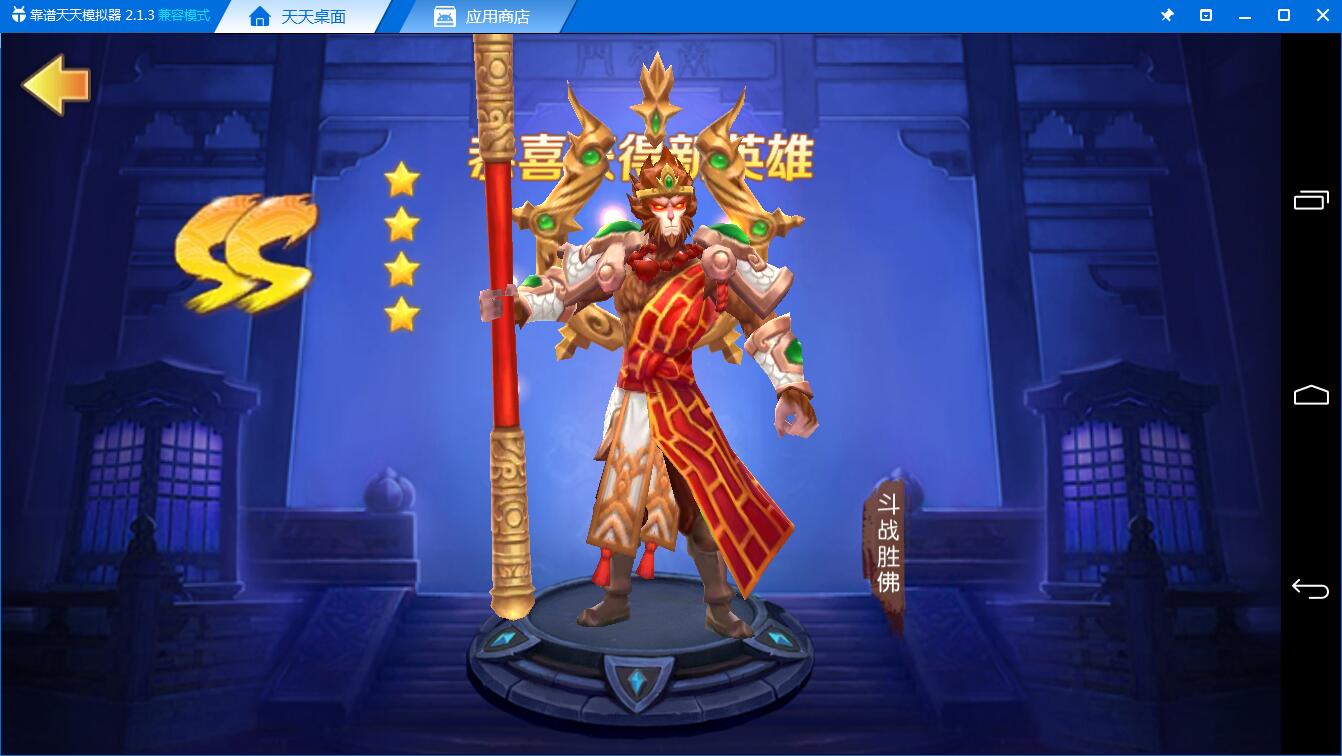Image resolution: width=1342 pixels, height=756 pixels.
Task: Click the yellow back arrow in game
Action: point(55,86)
